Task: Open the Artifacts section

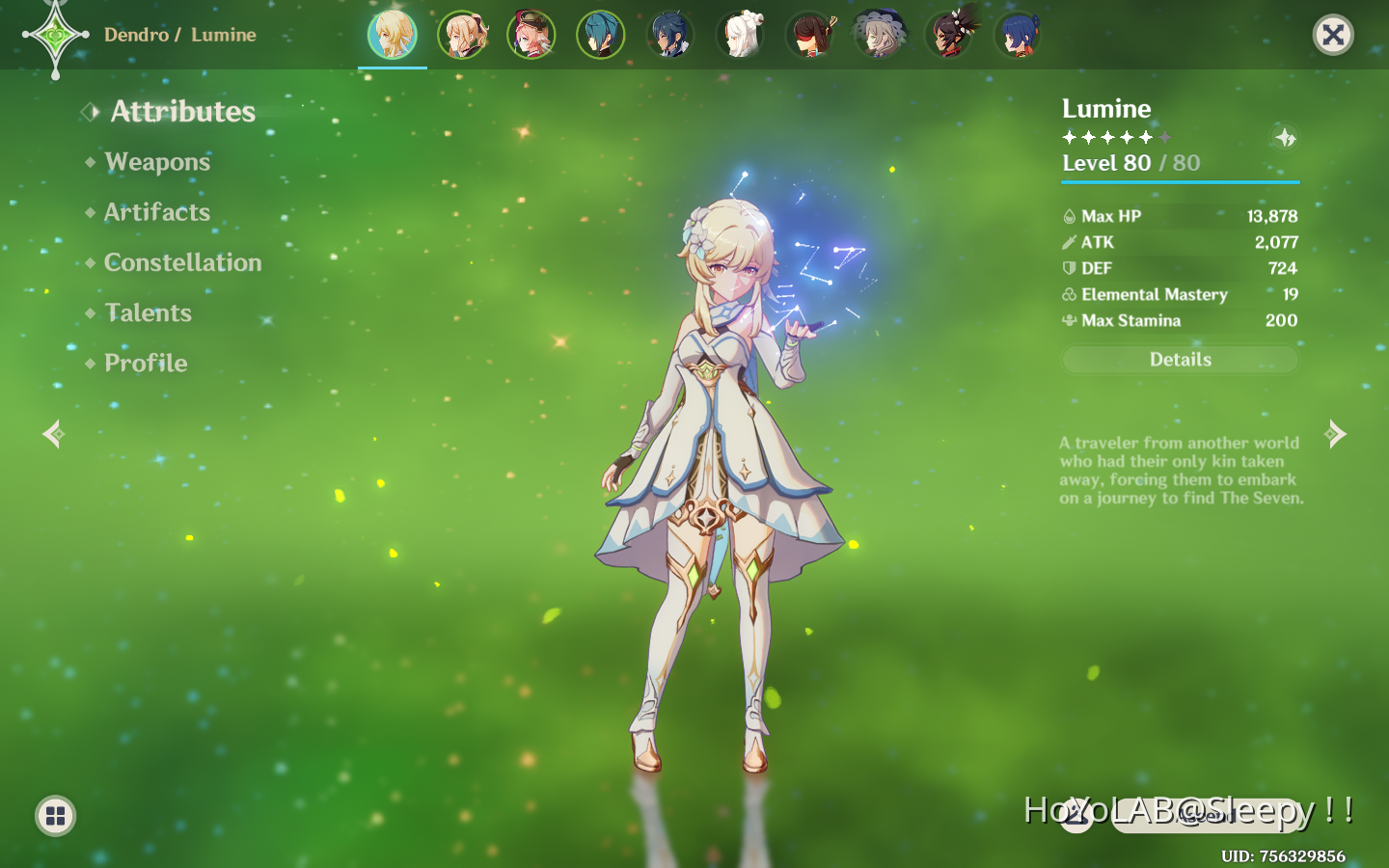Action: tap(157, 212)
